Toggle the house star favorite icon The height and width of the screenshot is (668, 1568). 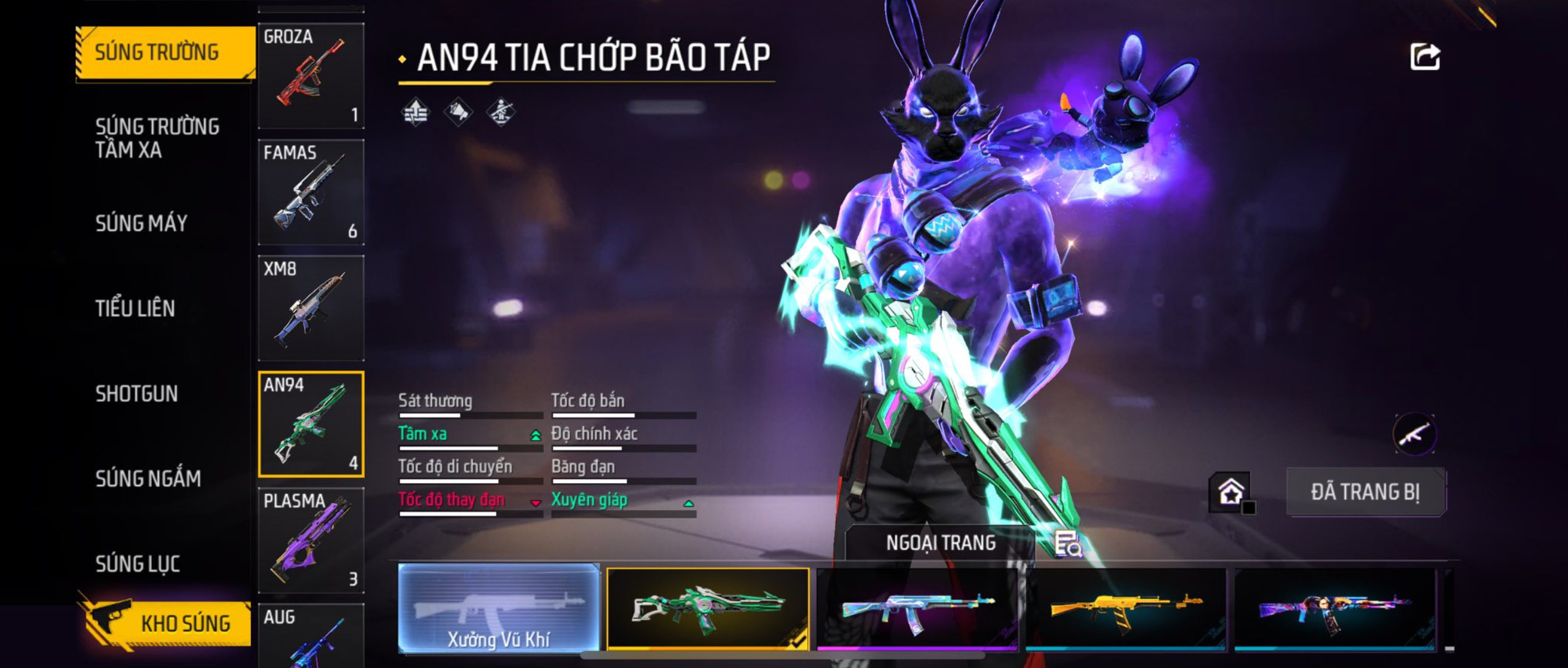coord(1230,492)
